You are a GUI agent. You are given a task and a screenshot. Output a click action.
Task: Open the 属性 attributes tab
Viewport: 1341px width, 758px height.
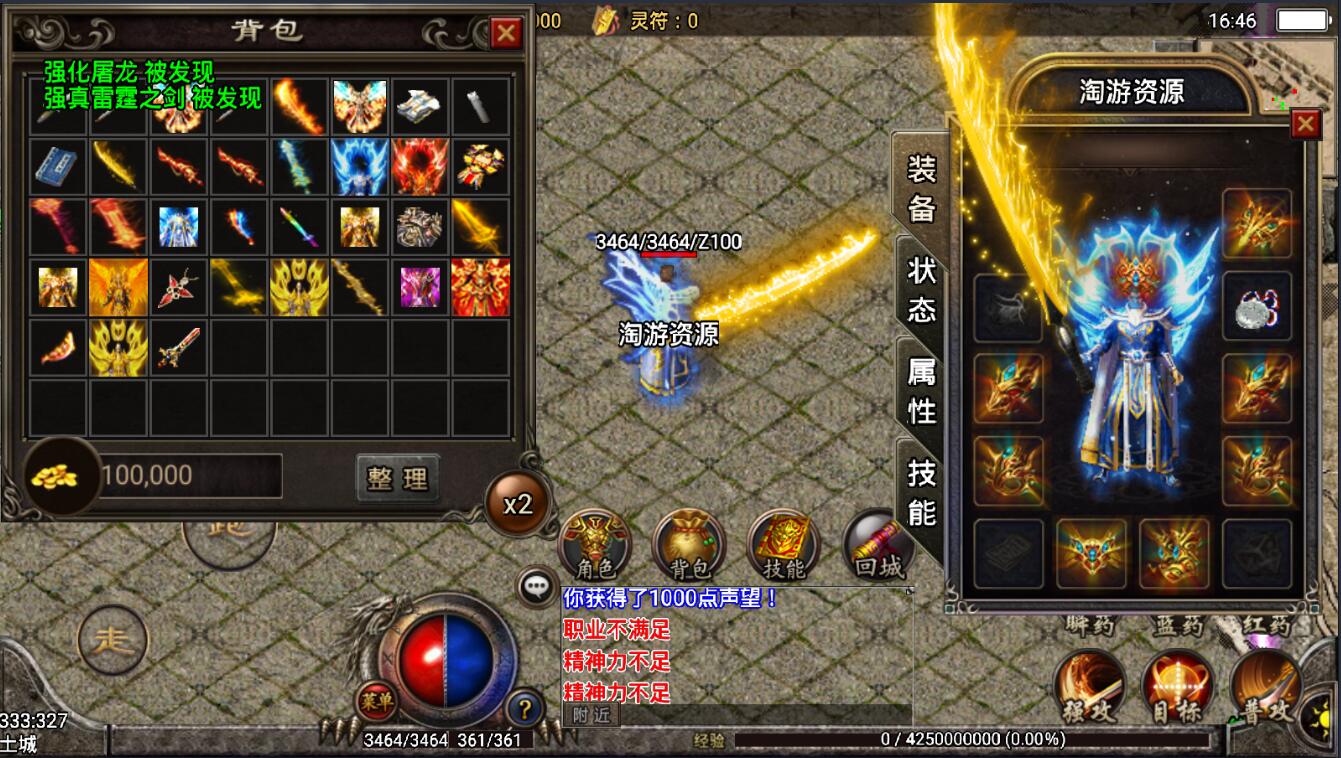921,390
